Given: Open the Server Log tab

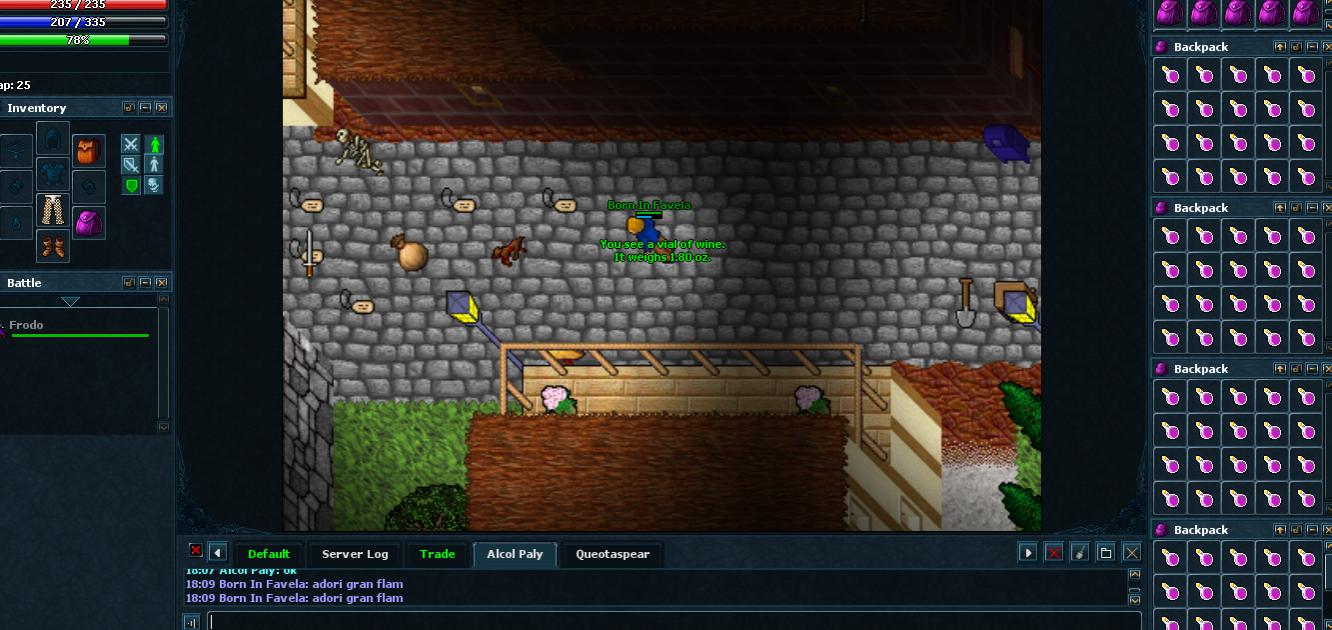Looking at the screenshot, I should coord(354,554).
